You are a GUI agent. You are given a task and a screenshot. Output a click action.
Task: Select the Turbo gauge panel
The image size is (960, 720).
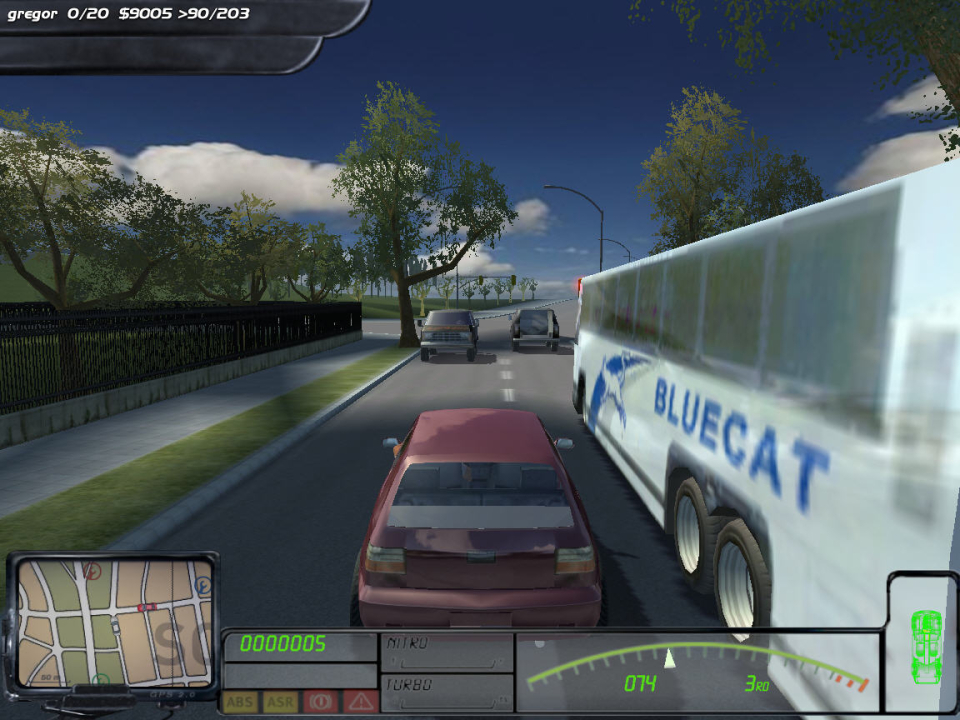click(x=446, y=692)
